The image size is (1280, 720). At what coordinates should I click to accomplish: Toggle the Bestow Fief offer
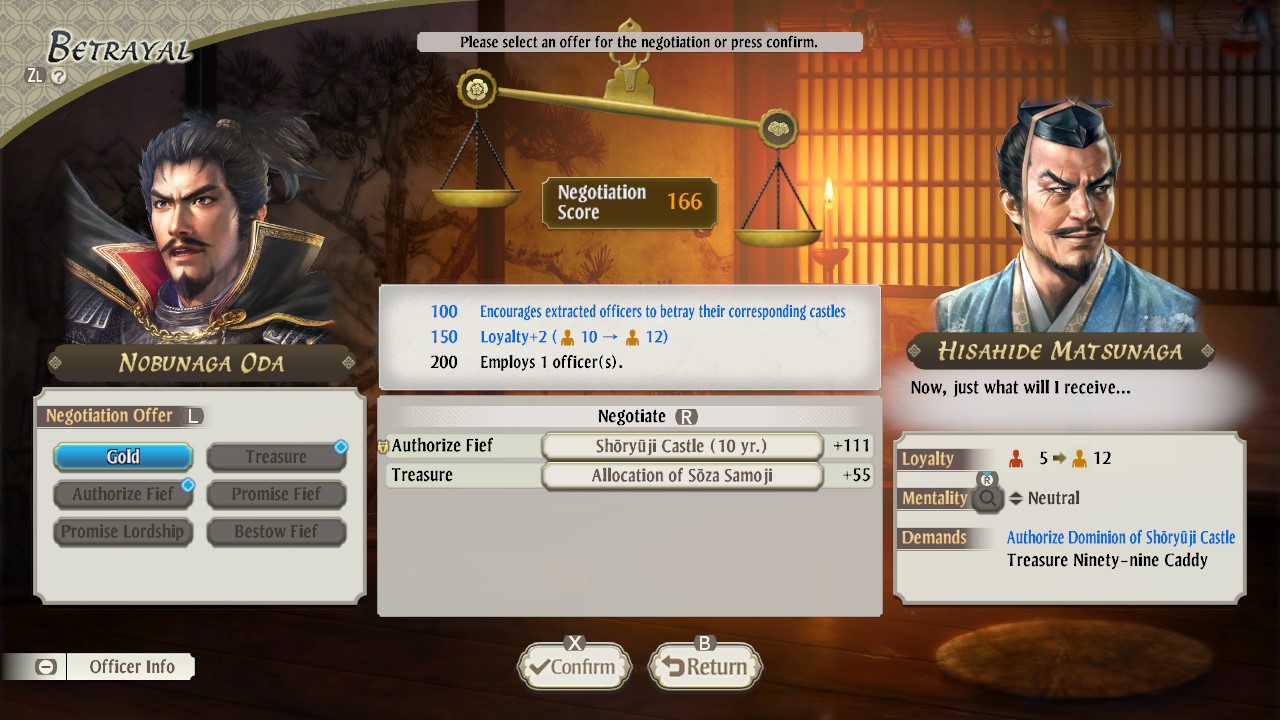tap(276, 531)
